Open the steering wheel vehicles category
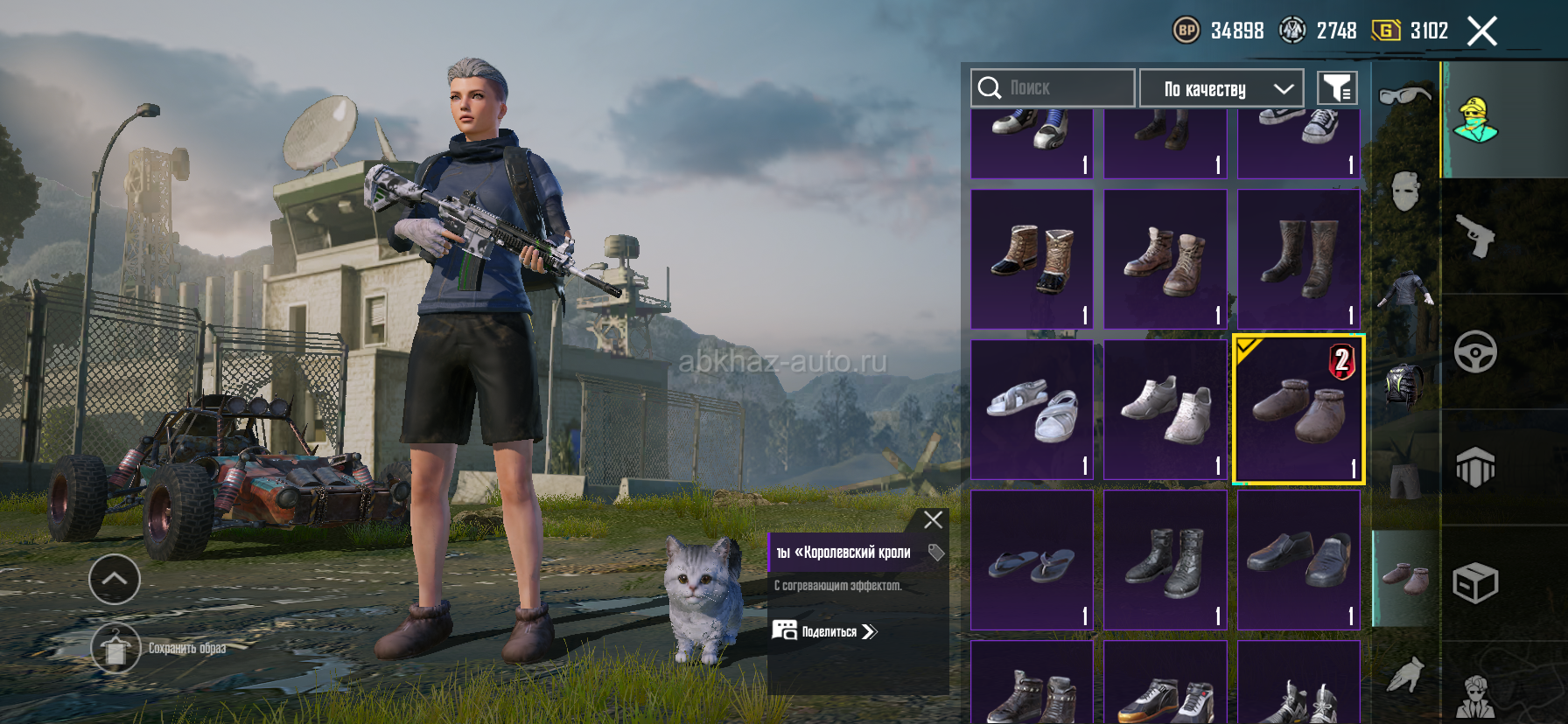1568x724 pixels. tap(1475, 352)
